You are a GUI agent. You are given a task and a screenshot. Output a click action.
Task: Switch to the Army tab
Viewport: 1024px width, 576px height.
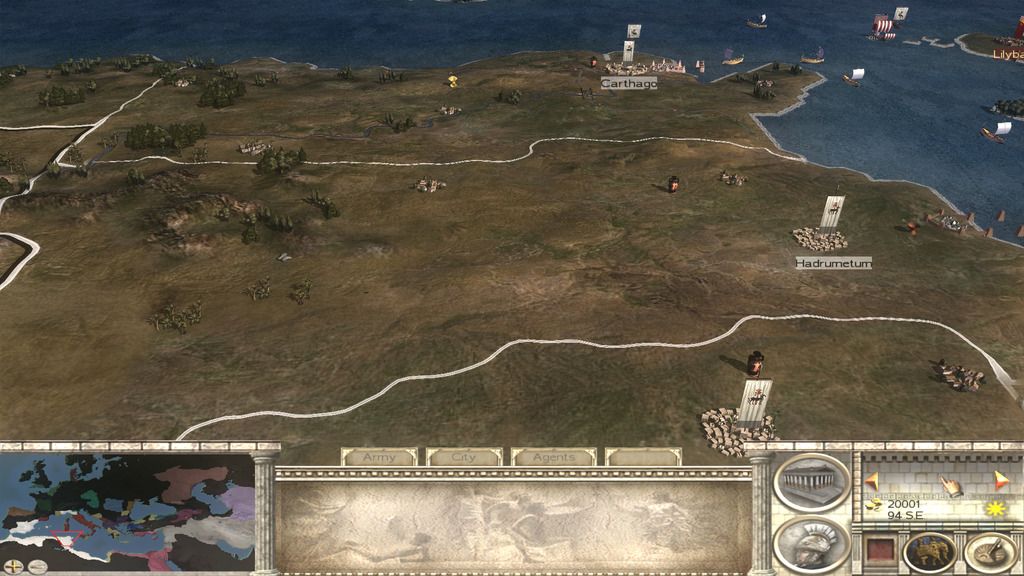coord(379,457)
